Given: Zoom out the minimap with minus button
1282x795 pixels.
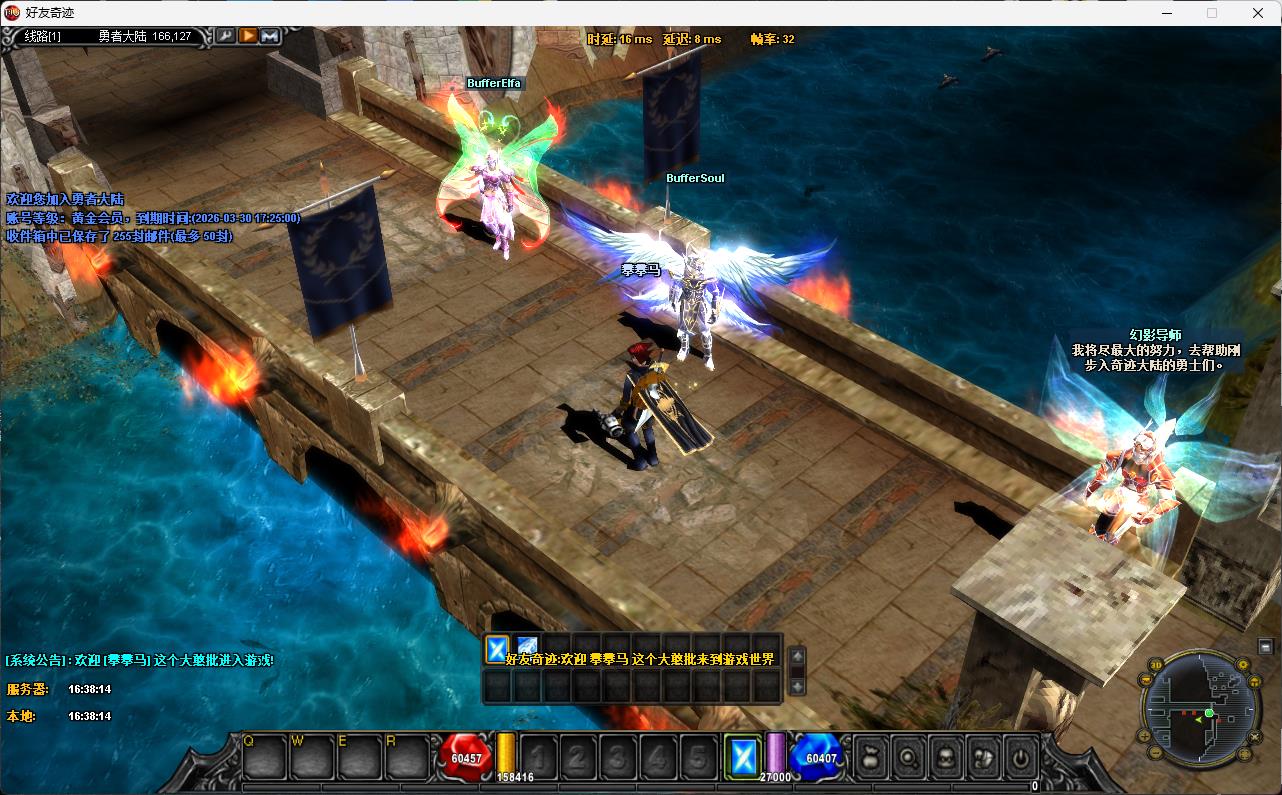Looking at the screenshot, I should coord(1156,751).
